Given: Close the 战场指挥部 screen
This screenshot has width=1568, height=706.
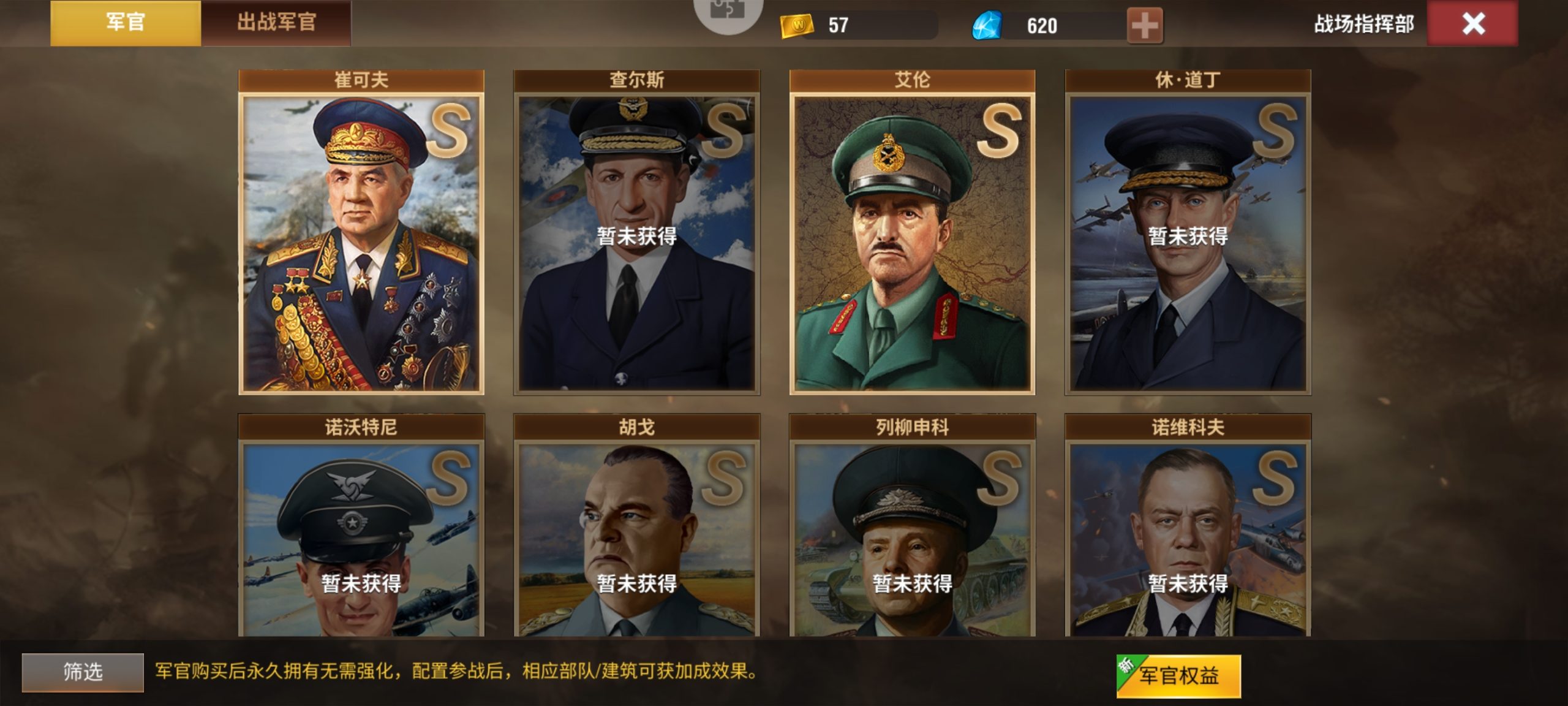Looking at the screenshot, I should [x=1472, y=24].
